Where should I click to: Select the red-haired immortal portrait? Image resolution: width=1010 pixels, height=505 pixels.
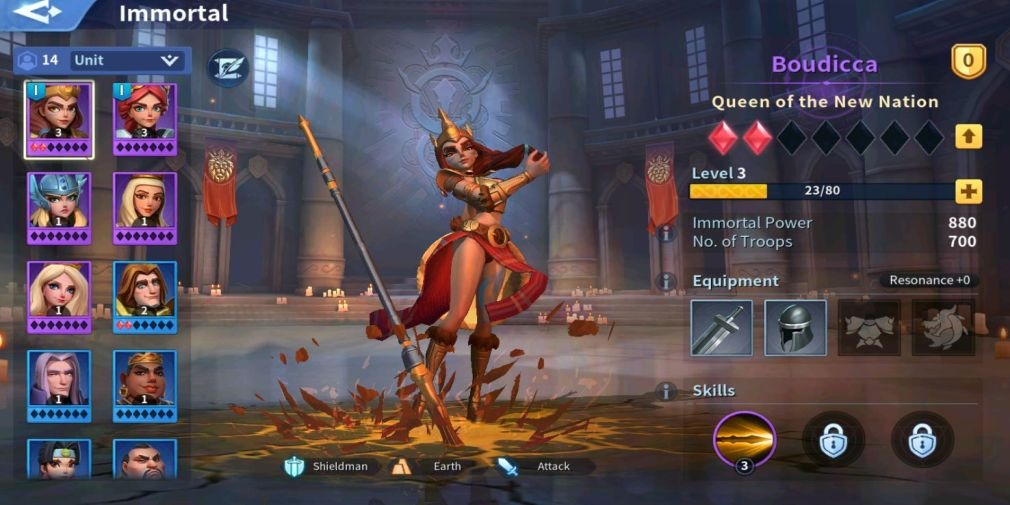coord(145,119)
